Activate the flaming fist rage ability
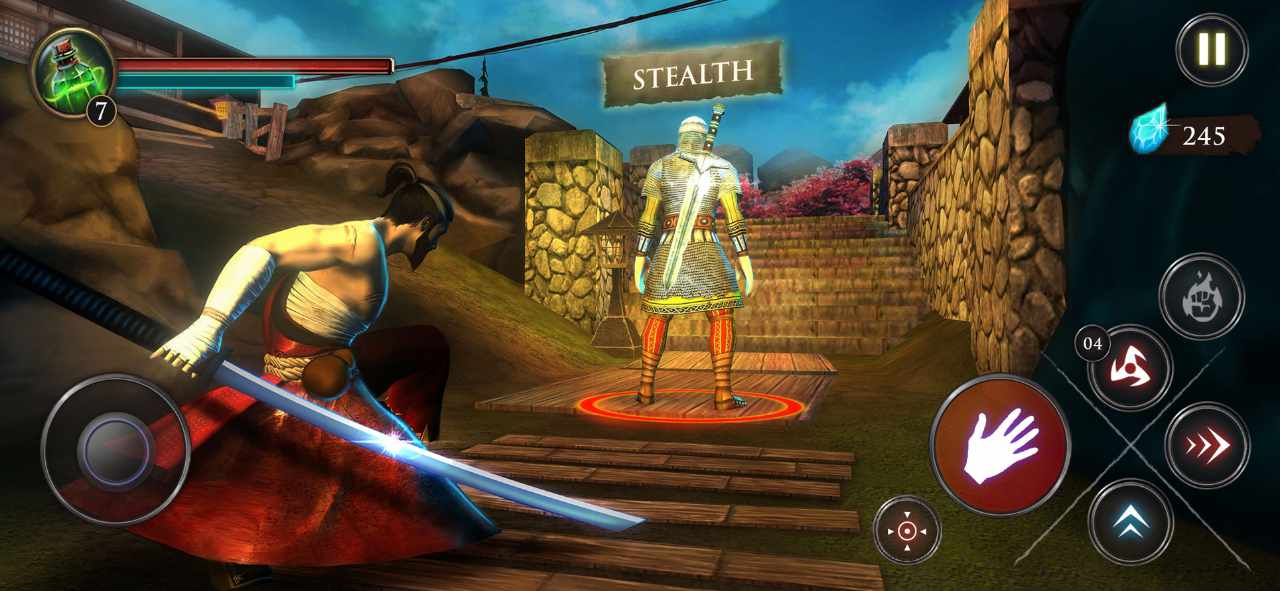1280x591 pixels. (1201, 297)
